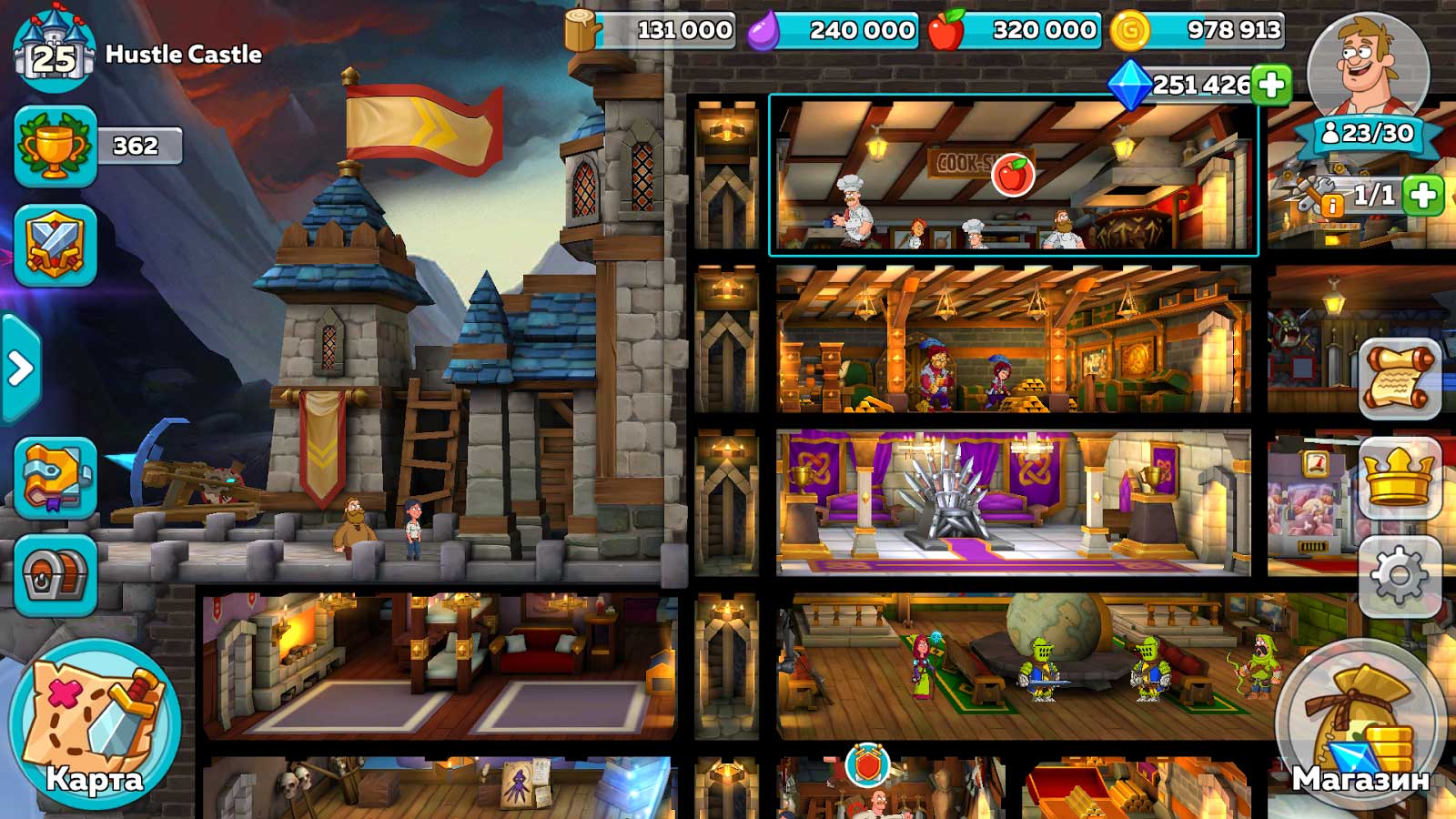Open the quest scroll button
The height and width of the screenshot is (819, 1456).
[x=1400, y=378]
